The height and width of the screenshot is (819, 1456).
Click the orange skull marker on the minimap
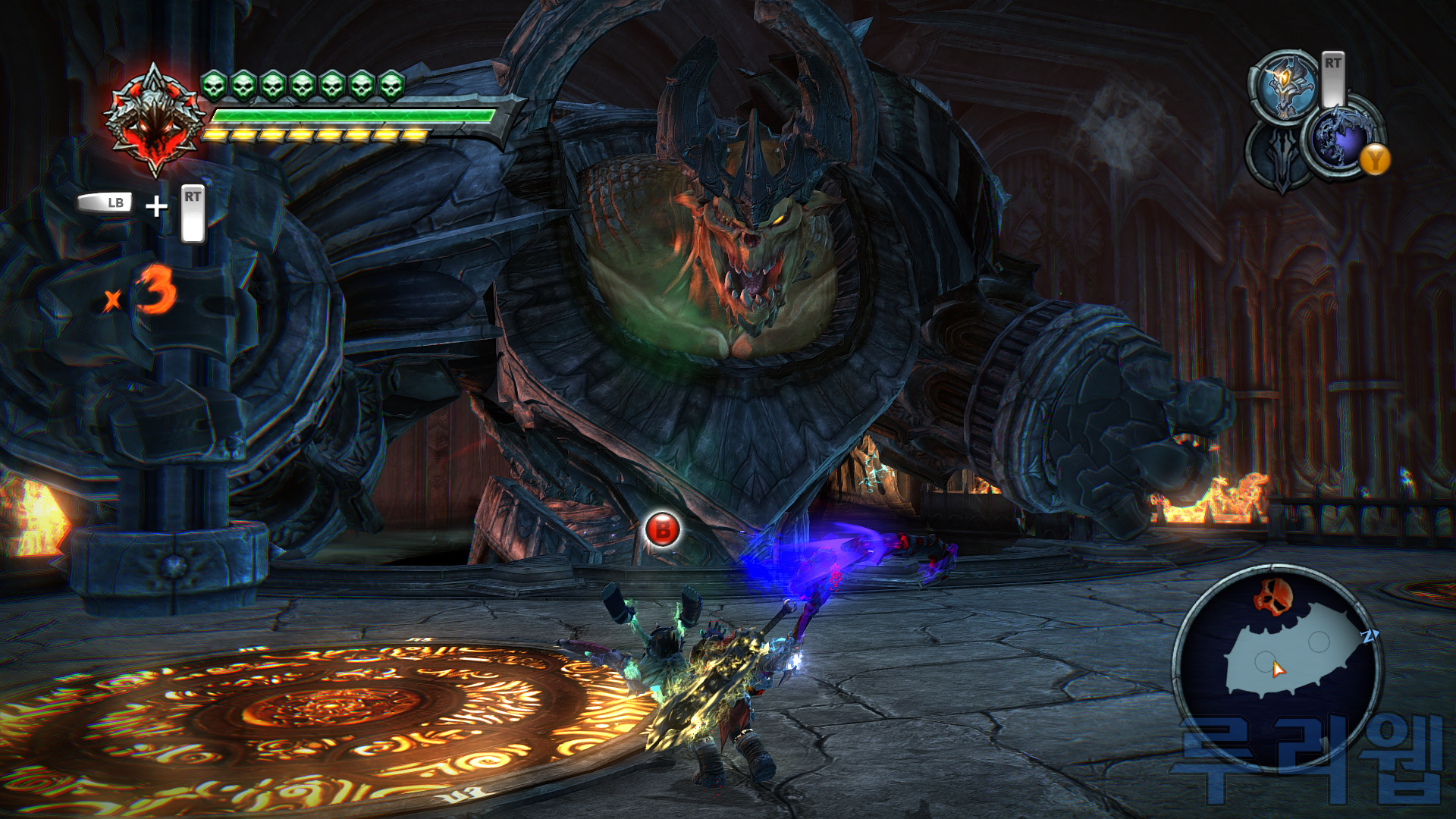(x=1272, y=595)
